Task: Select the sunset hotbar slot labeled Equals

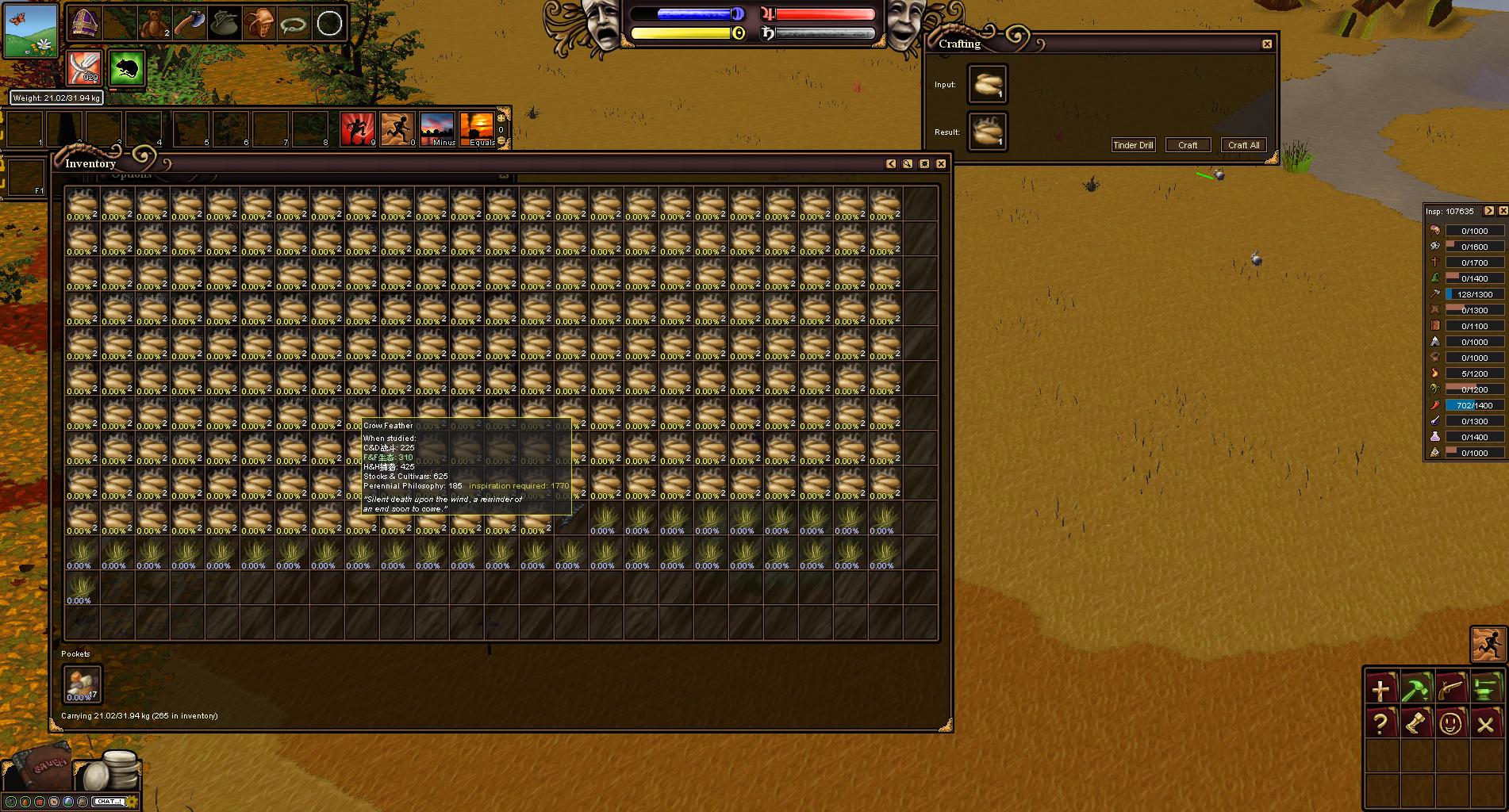Action: tap(476, 129)
